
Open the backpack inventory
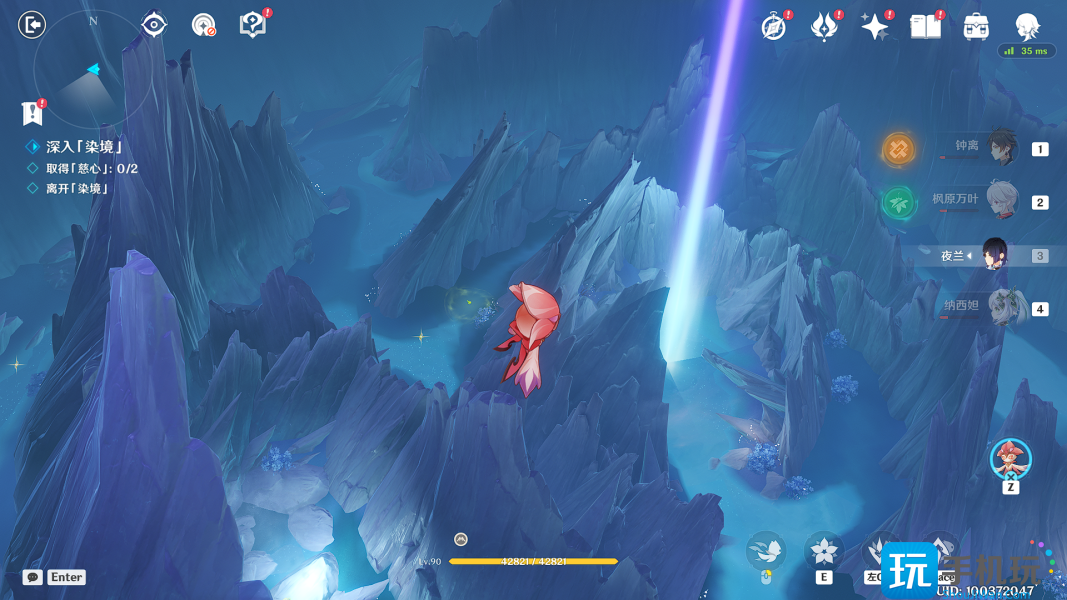click(x=976, y=27)
